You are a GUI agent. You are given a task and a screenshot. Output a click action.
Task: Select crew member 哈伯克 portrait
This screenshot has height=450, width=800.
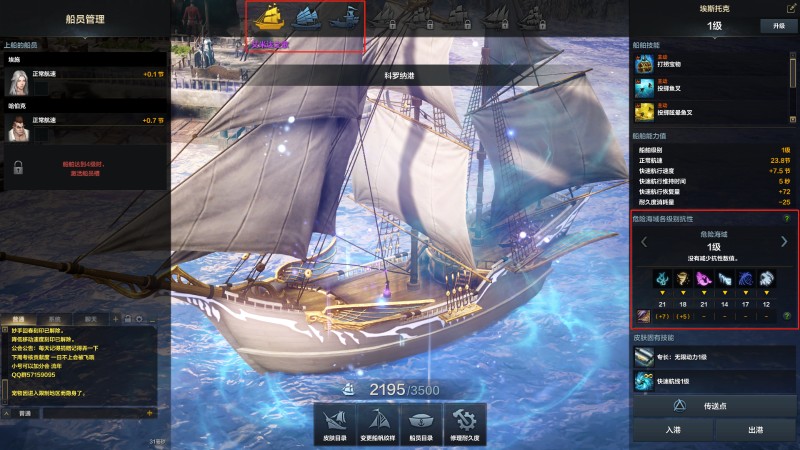(17, 128)
